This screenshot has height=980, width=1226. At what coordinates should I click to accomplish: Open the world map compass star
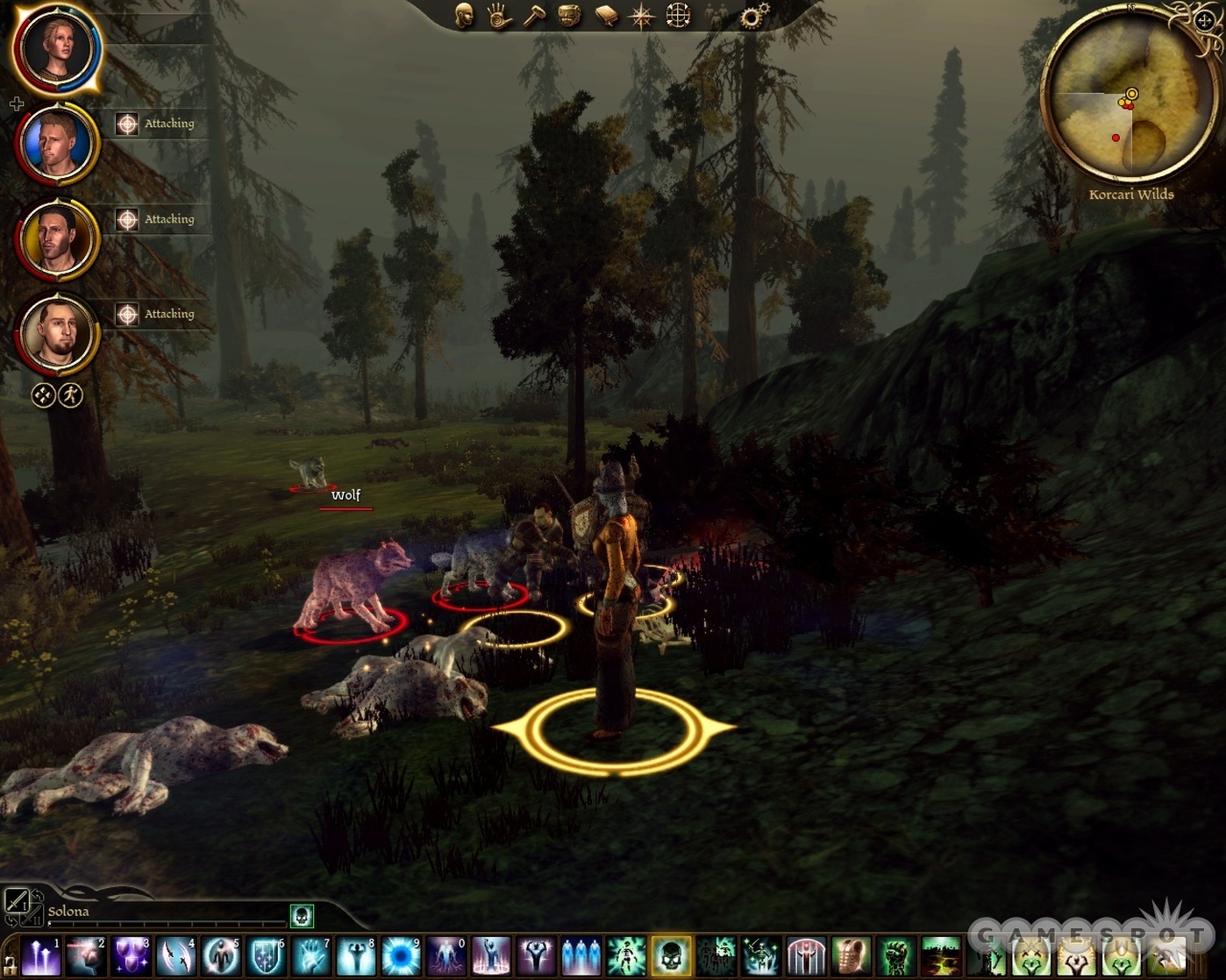coord(641,16)
